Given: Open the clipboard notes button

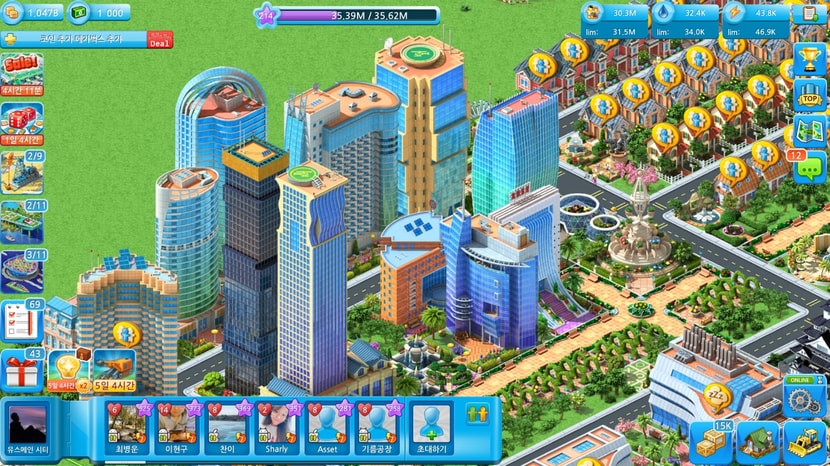Looking at the screenshot, I should click(810, 13).
